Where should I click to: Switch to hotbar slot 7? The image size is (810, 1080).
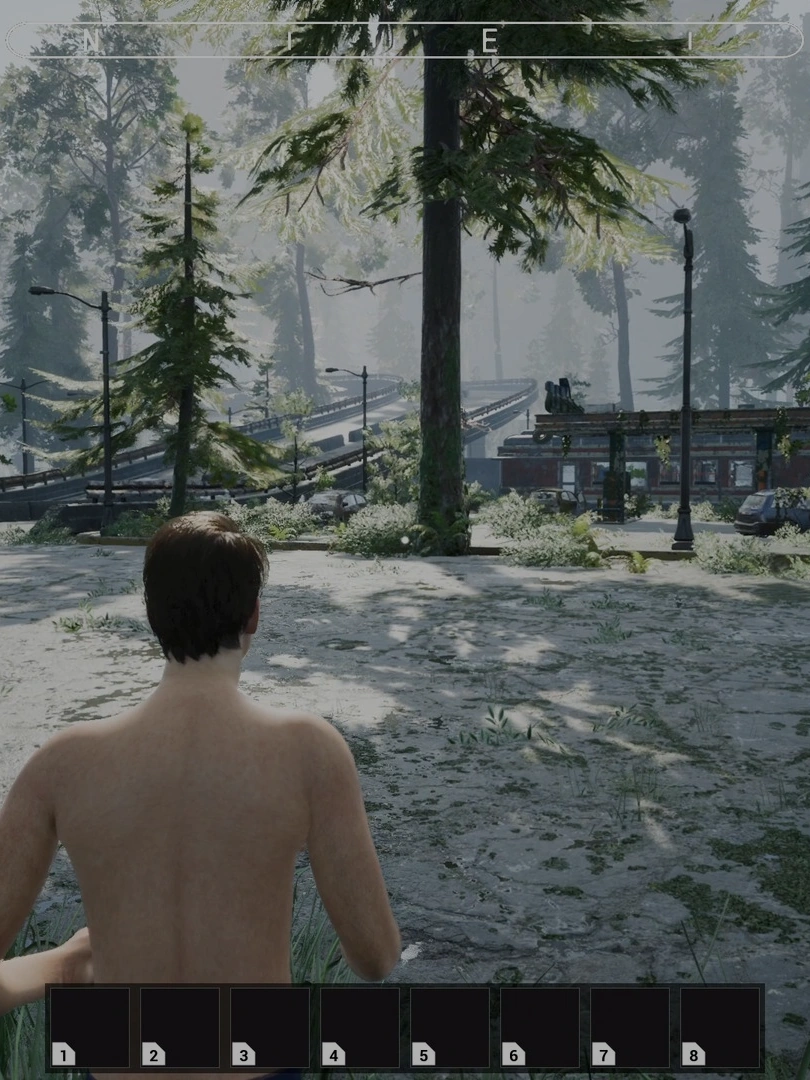pyautogui.click(x=630, y=1027)
